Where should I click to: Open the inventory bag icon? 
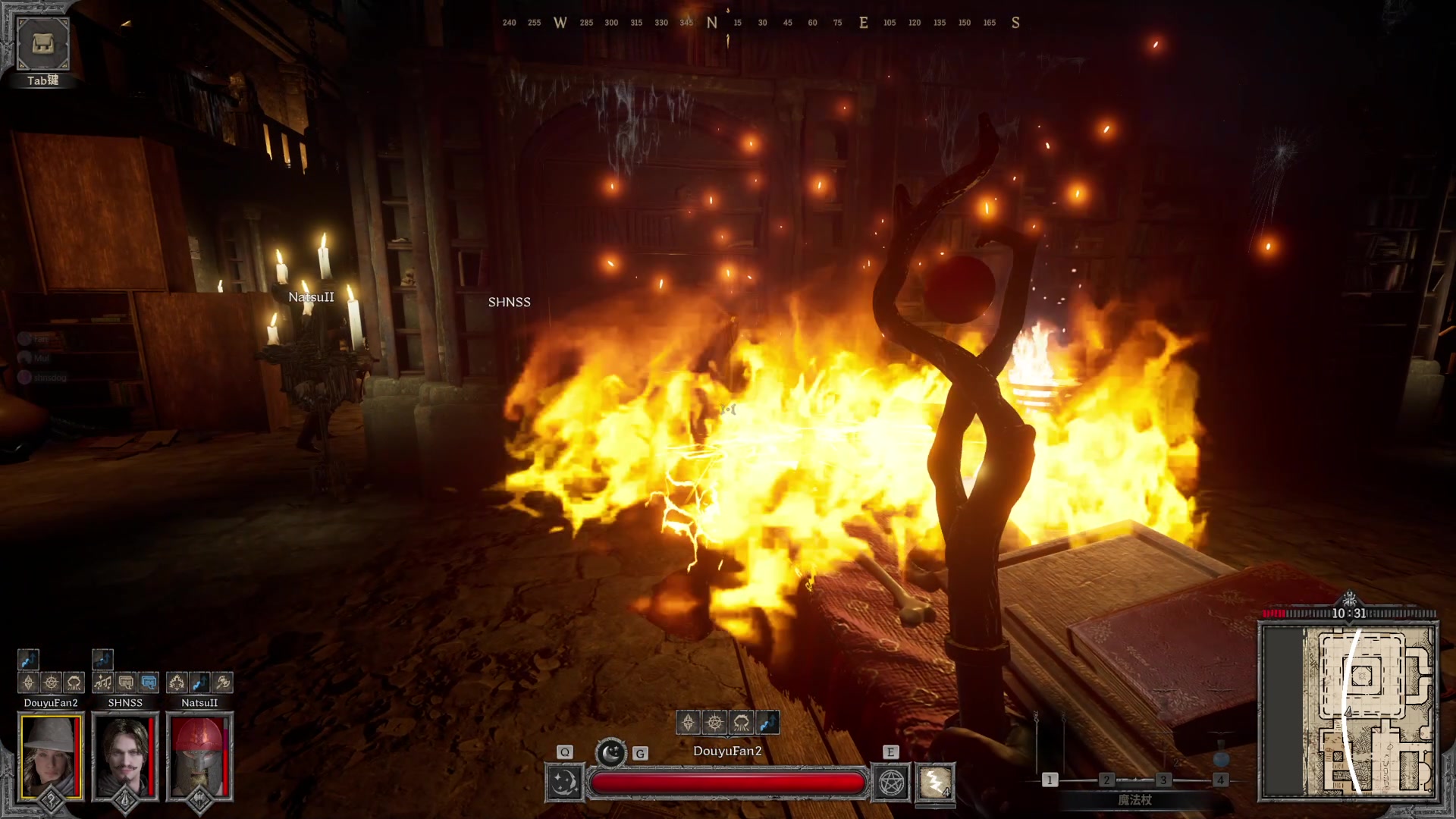point(42,44)
